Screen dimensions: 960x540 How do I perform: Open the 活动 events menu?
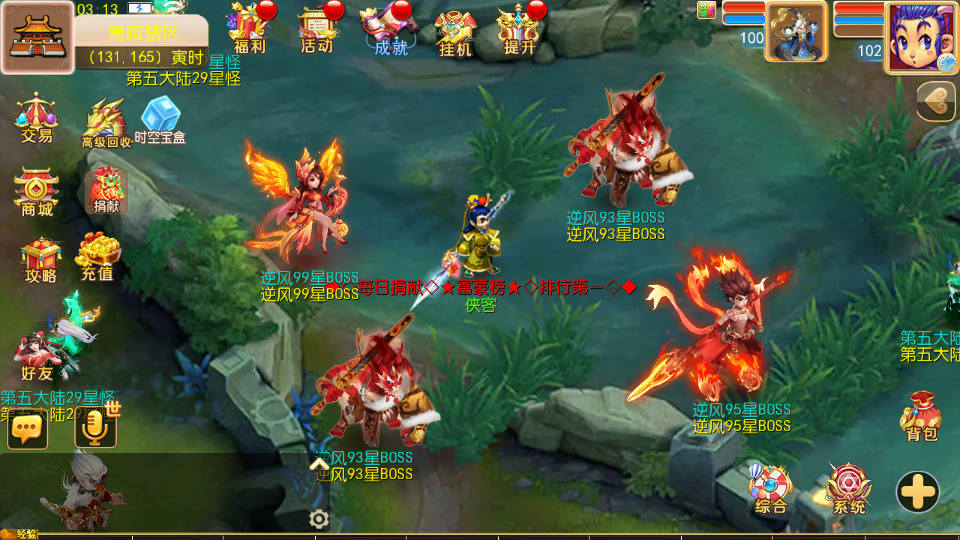pyautogui.click(x=317, y=28)
